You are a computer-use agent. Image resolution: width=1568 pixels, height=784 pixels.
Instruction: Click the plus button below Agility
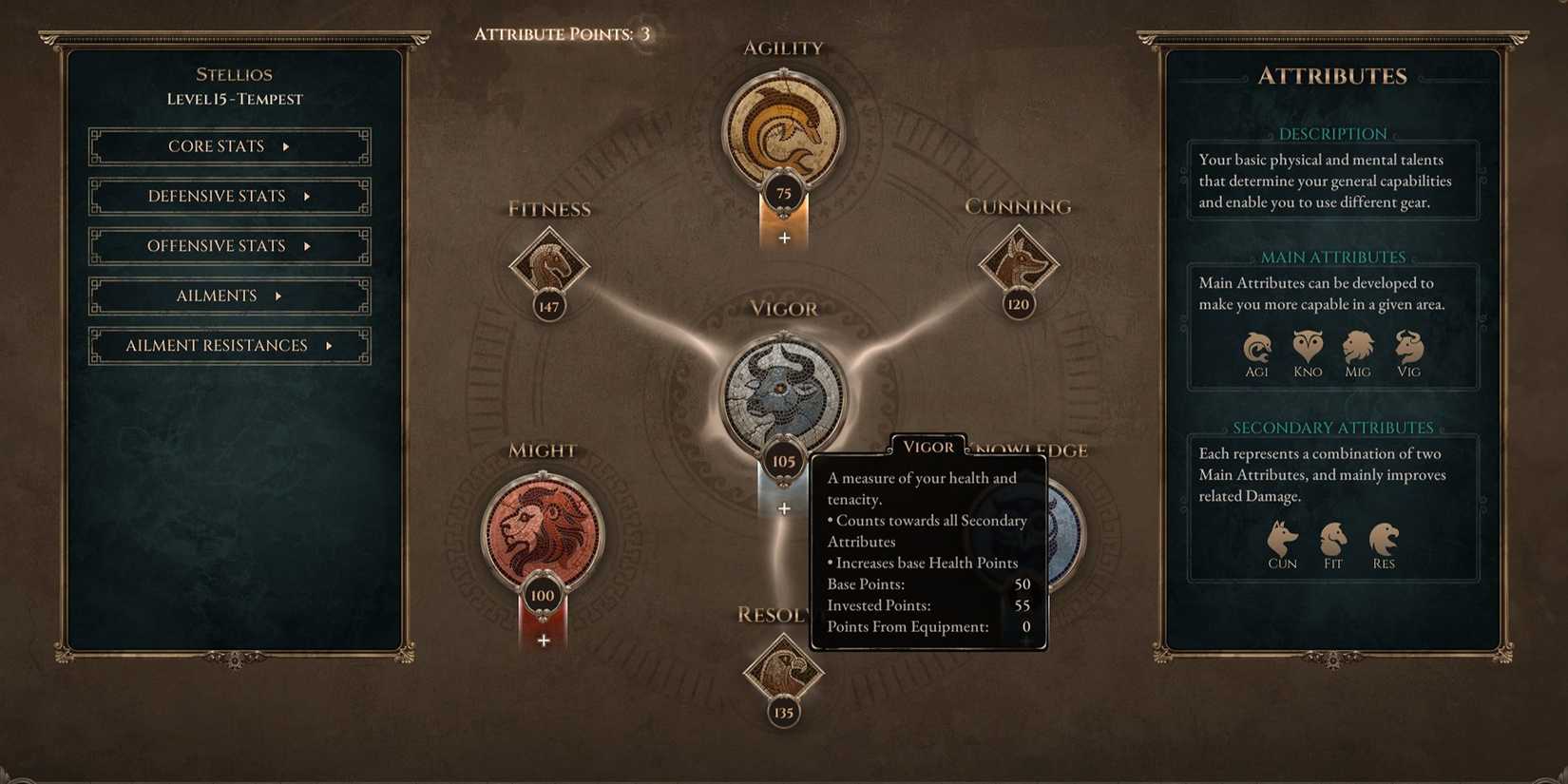click(784, 238)
